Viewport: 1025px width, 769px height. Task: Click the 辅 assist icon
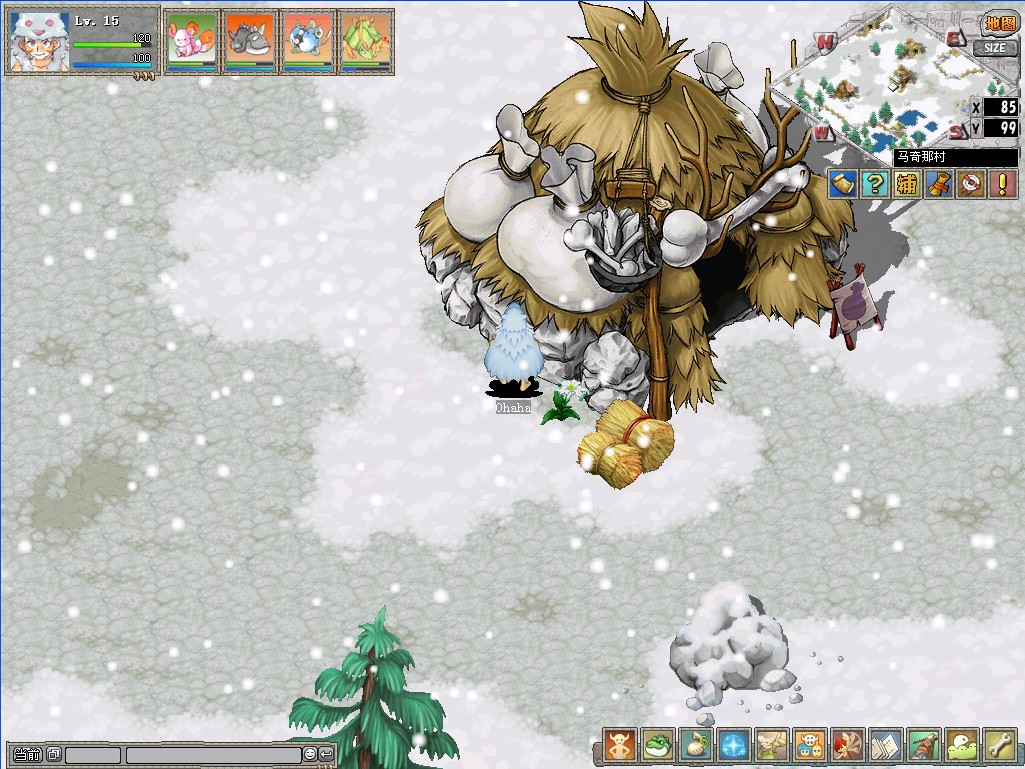point(906,183)
